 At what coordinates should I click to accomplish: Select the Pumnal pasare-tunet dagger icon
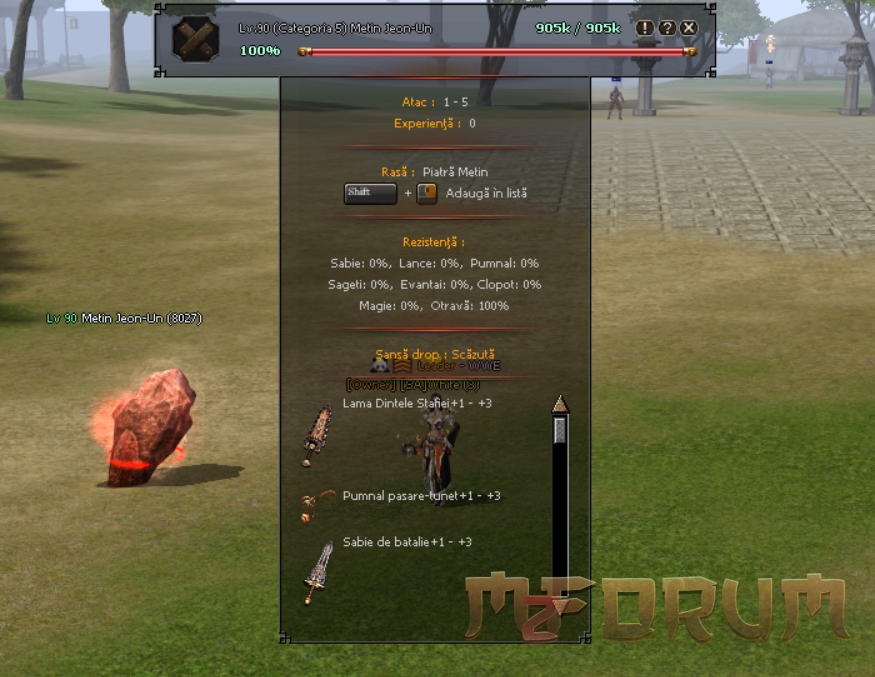pyautogui.click(x=317, y=505)
